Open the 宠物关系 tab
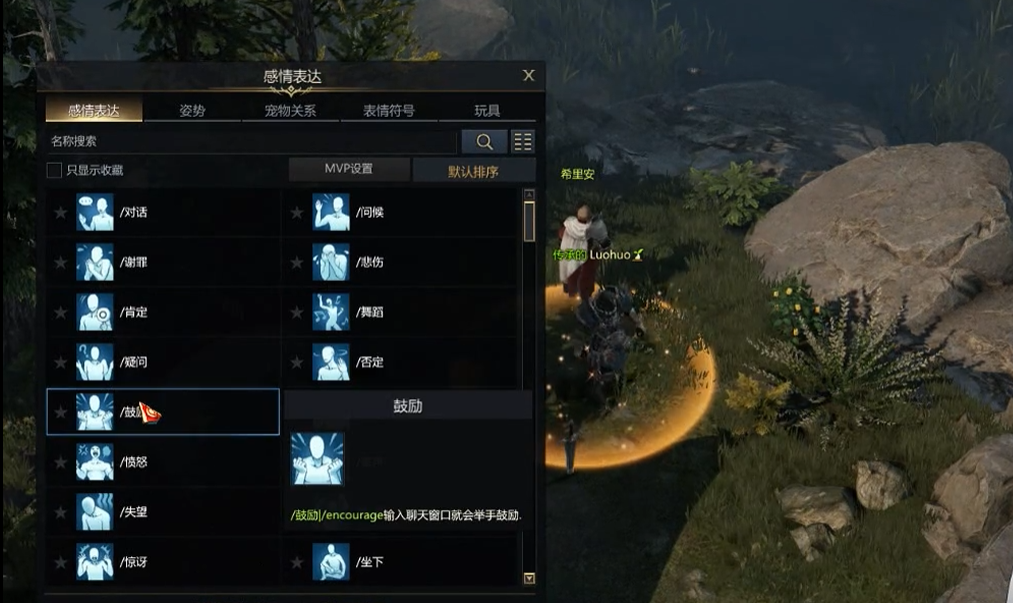The image size is (1013, 603). point(290,111)
